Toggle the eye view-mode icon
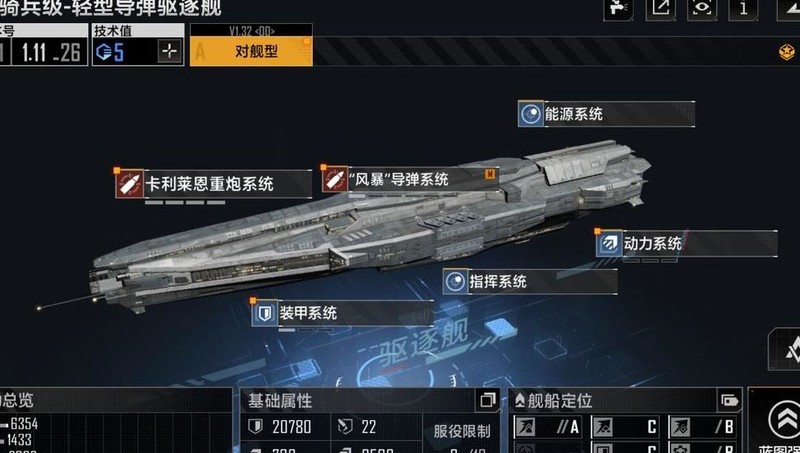 click(702, 8)
